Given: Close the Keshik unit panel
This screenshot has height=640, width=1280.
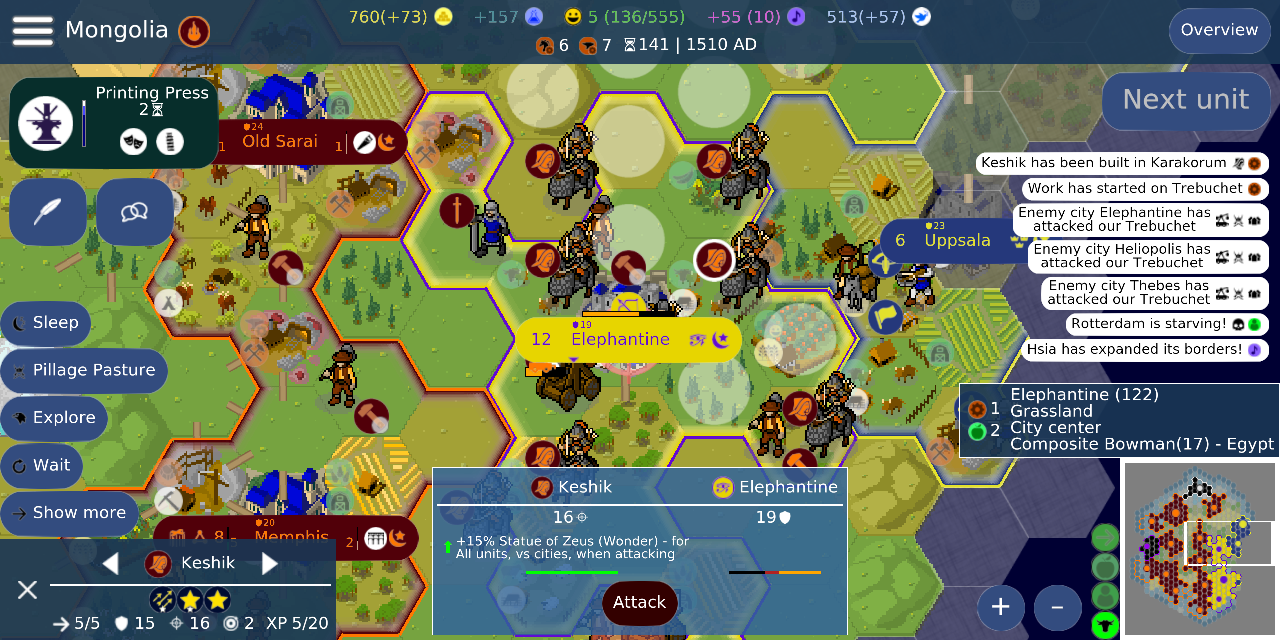Looking at the screenshot, I should pyautogui.click(x=27, y=590).
